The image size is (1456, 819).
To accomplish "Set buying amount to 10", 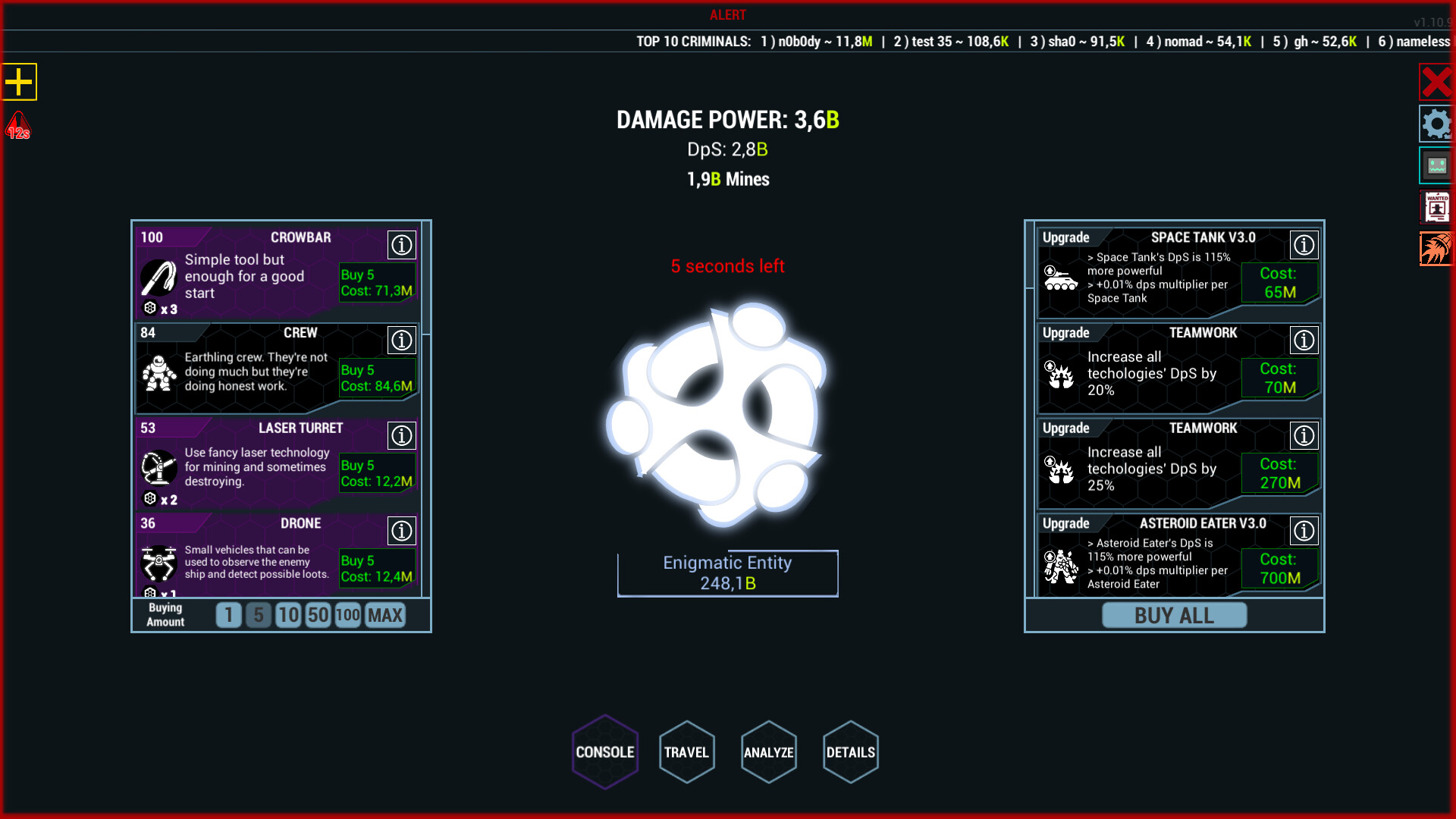I will [288, 615].
